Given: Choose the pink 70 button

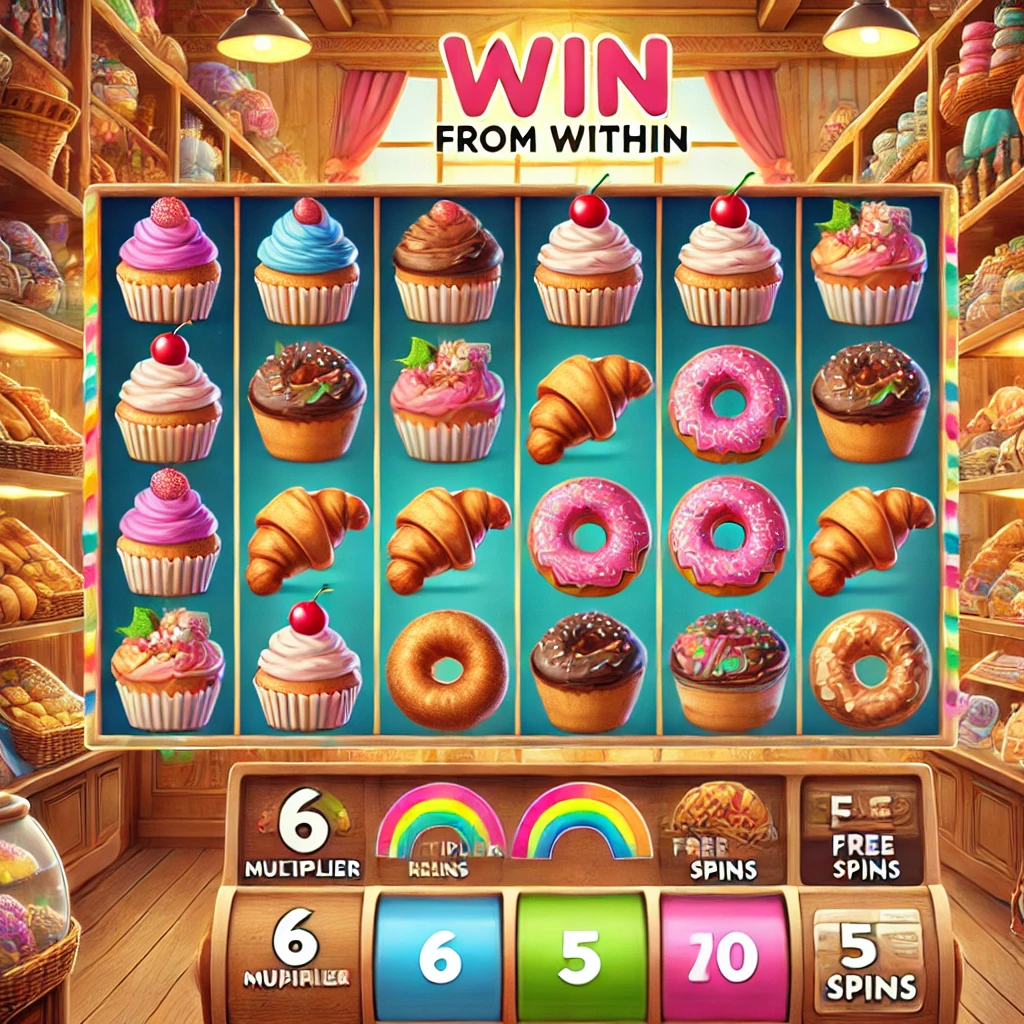Looking at the screenshot, I should click(x=722, y=957).
